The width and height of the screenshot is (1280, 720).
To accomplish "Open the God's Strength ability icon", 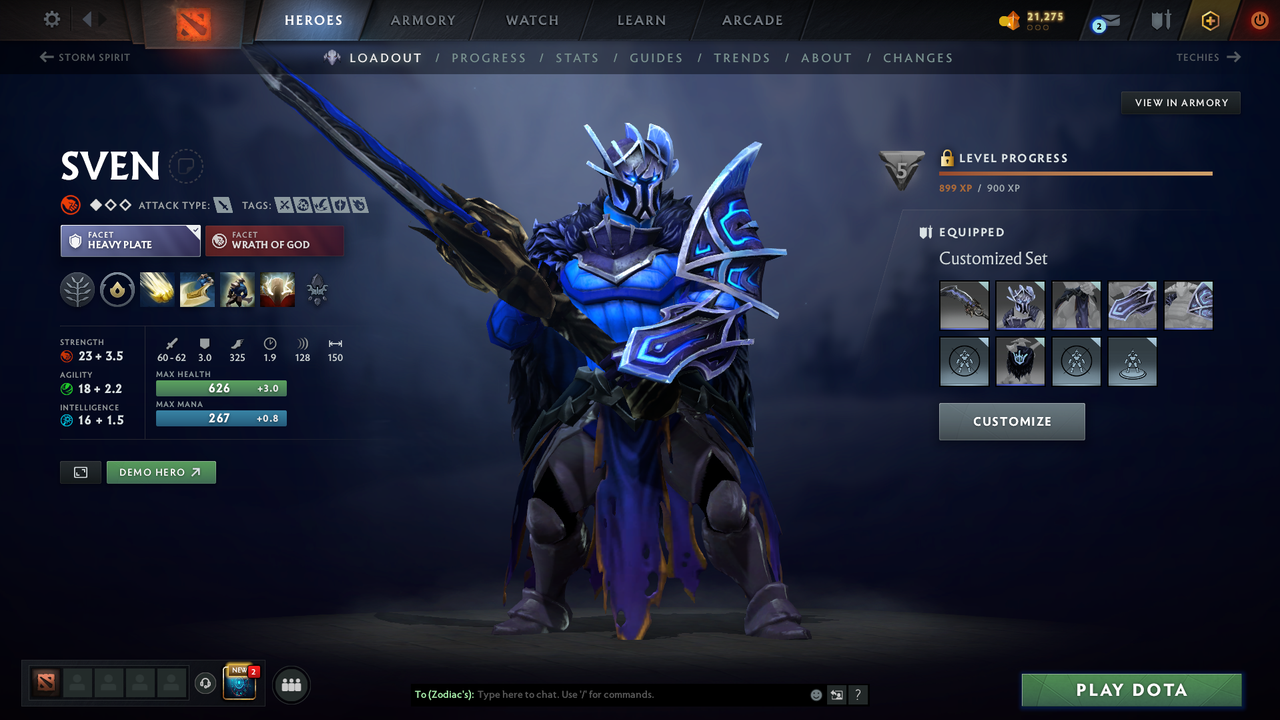I will click(277, 290).
